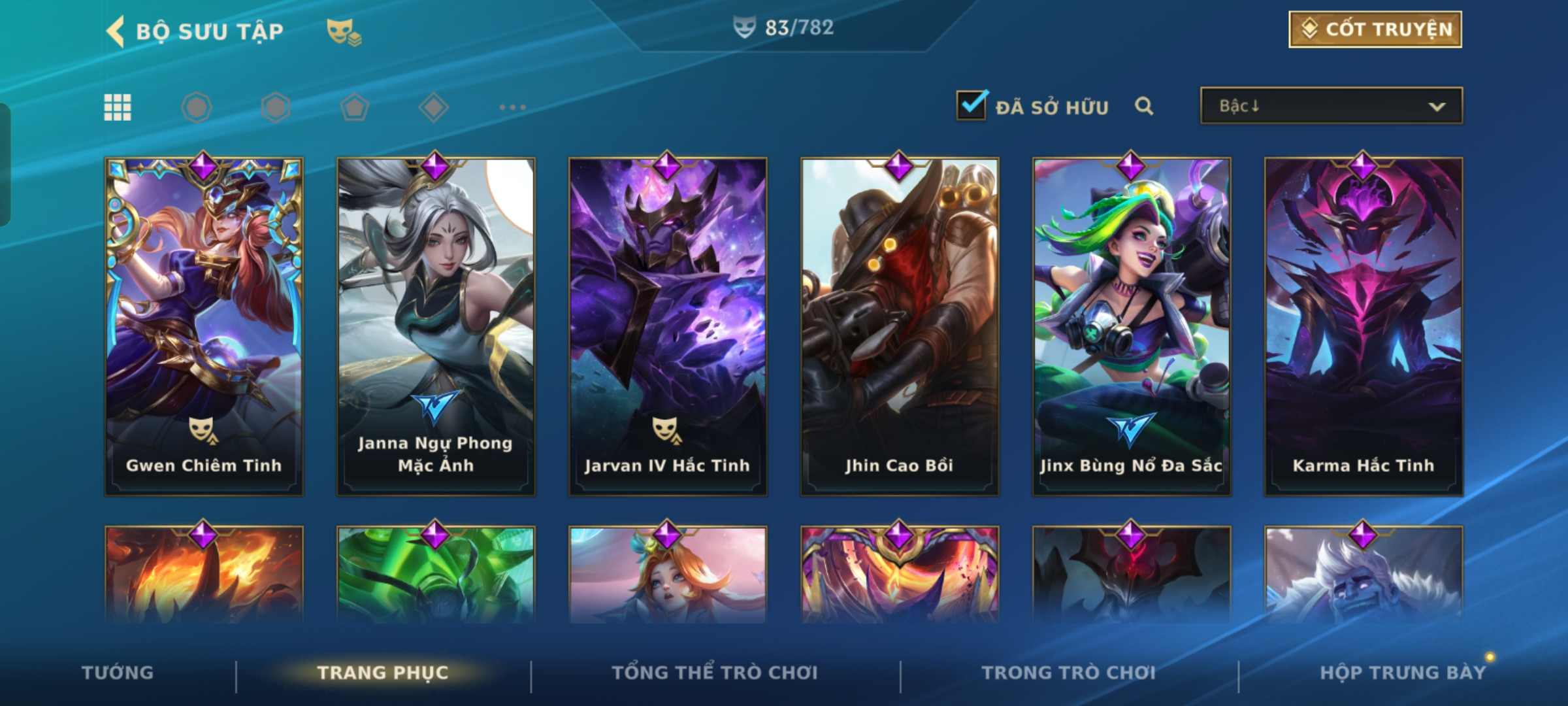Screen dimensions: 1568x706
Task: Choose the pentagon-shaped rarity filter
Action: coord(354,107)
